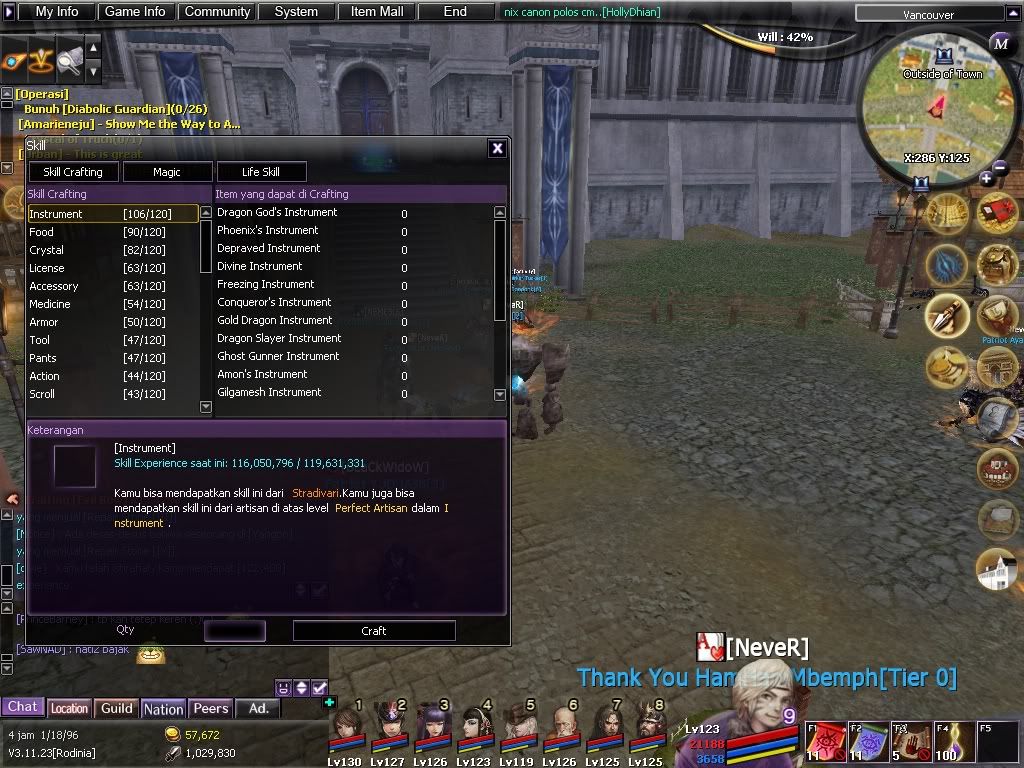Select the Food crafting skill
This screenshot has height=768, width=1024.
coord(42,232)
